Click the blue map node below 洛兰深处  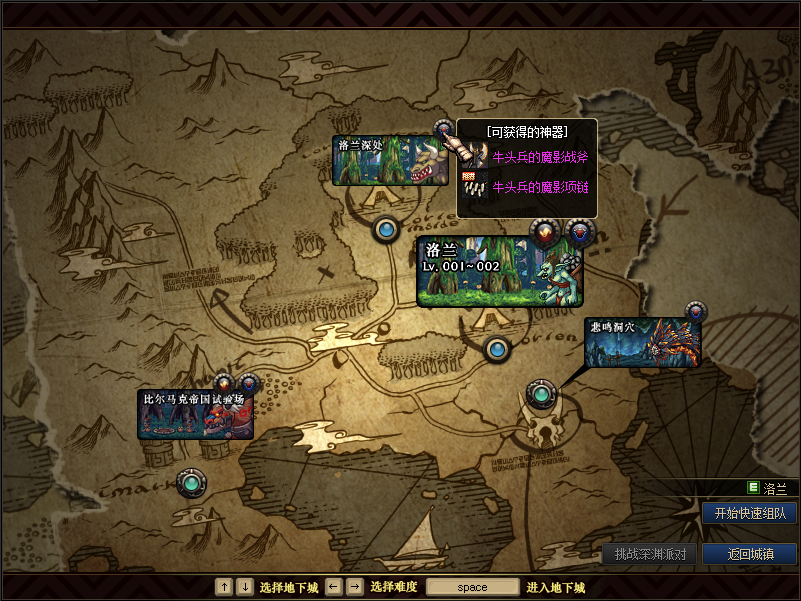coord(387,230)
